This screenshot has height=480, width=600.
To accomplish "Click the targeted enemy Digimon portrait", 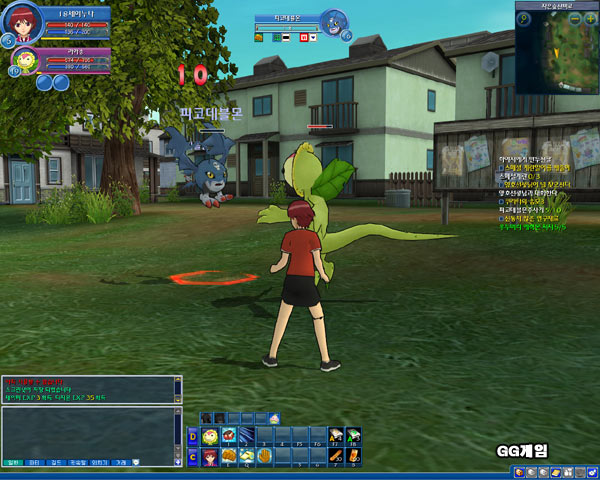I will pos(335,22).
